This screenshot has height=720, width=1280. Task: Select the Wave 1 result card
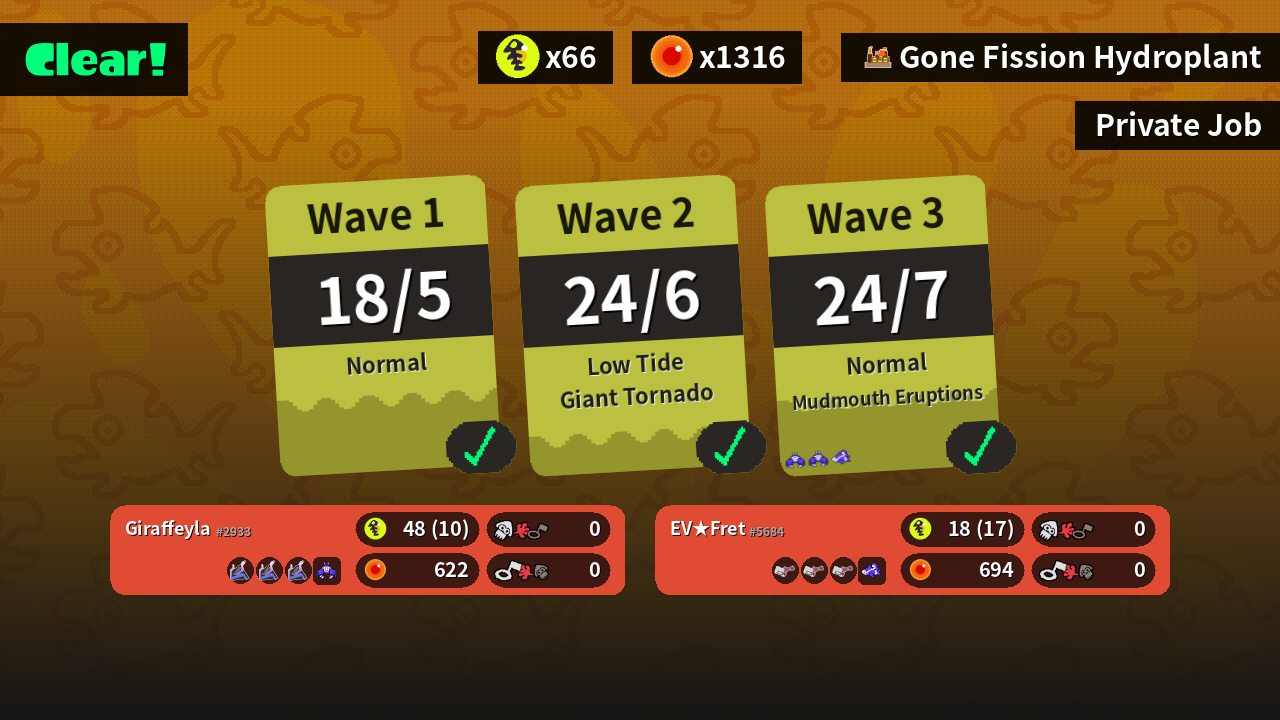(384, 325)
